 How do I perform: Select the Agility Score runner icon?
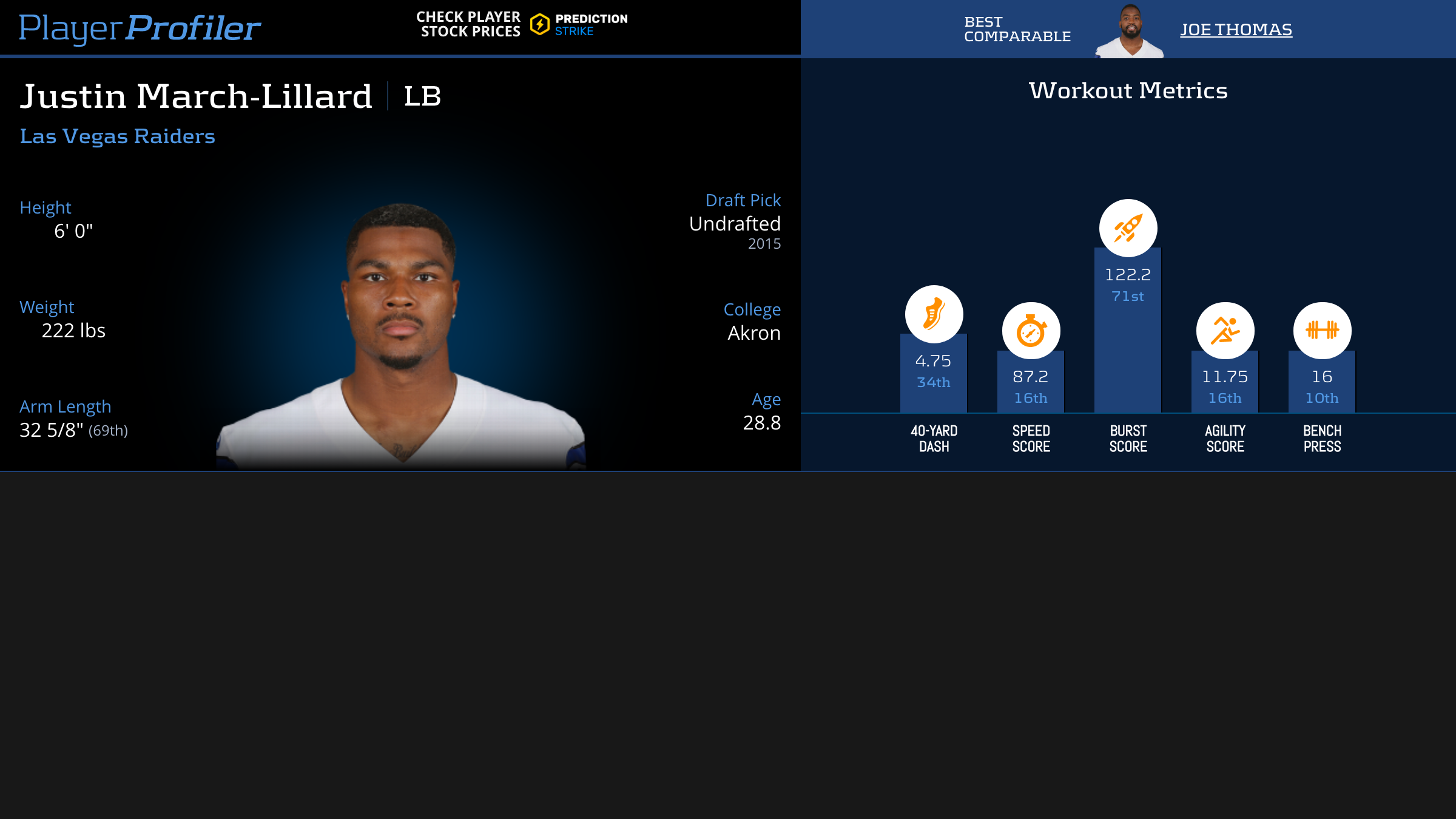pos(1225,331)
